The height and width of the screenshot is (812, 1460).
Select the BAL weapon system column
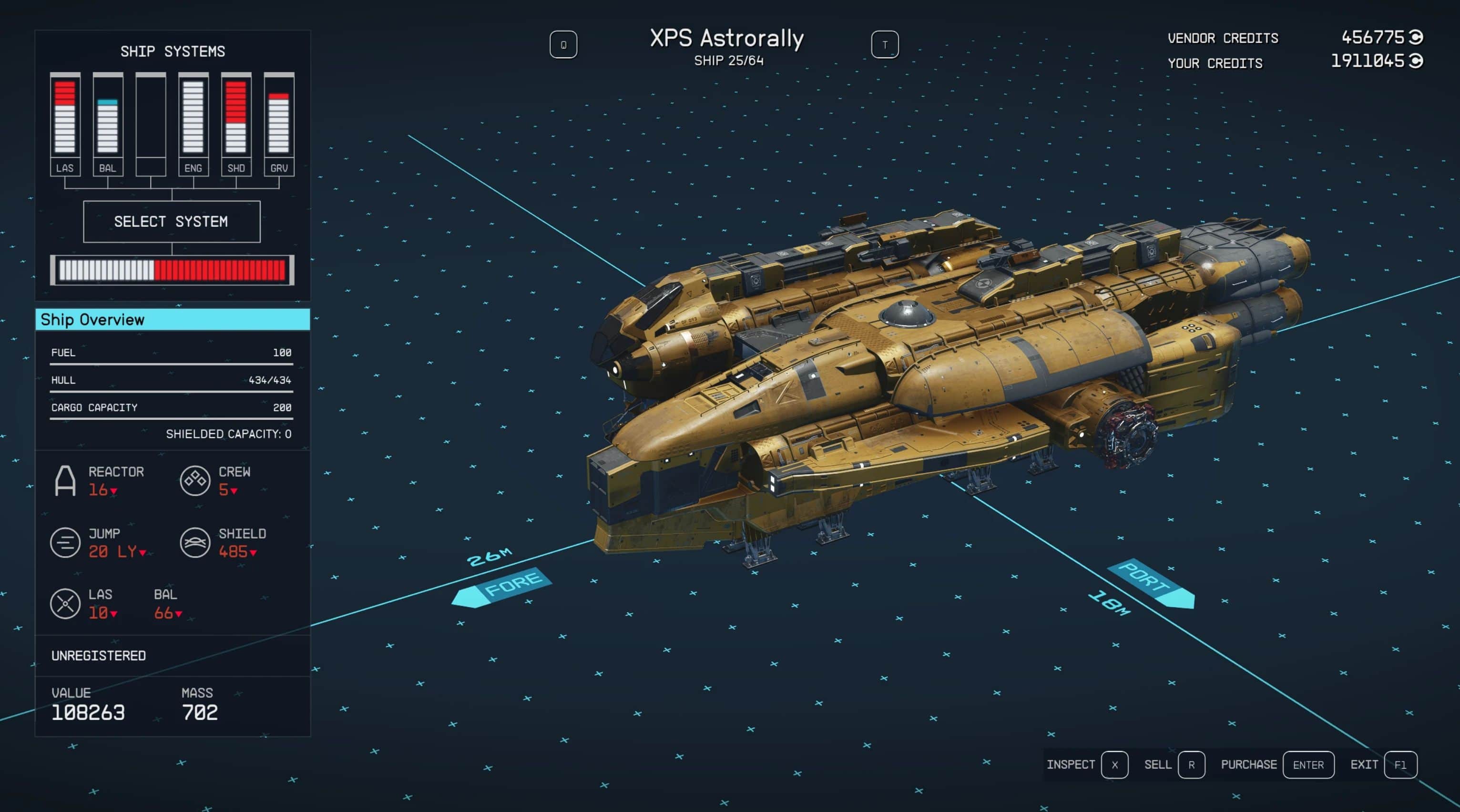click(108, 124)
